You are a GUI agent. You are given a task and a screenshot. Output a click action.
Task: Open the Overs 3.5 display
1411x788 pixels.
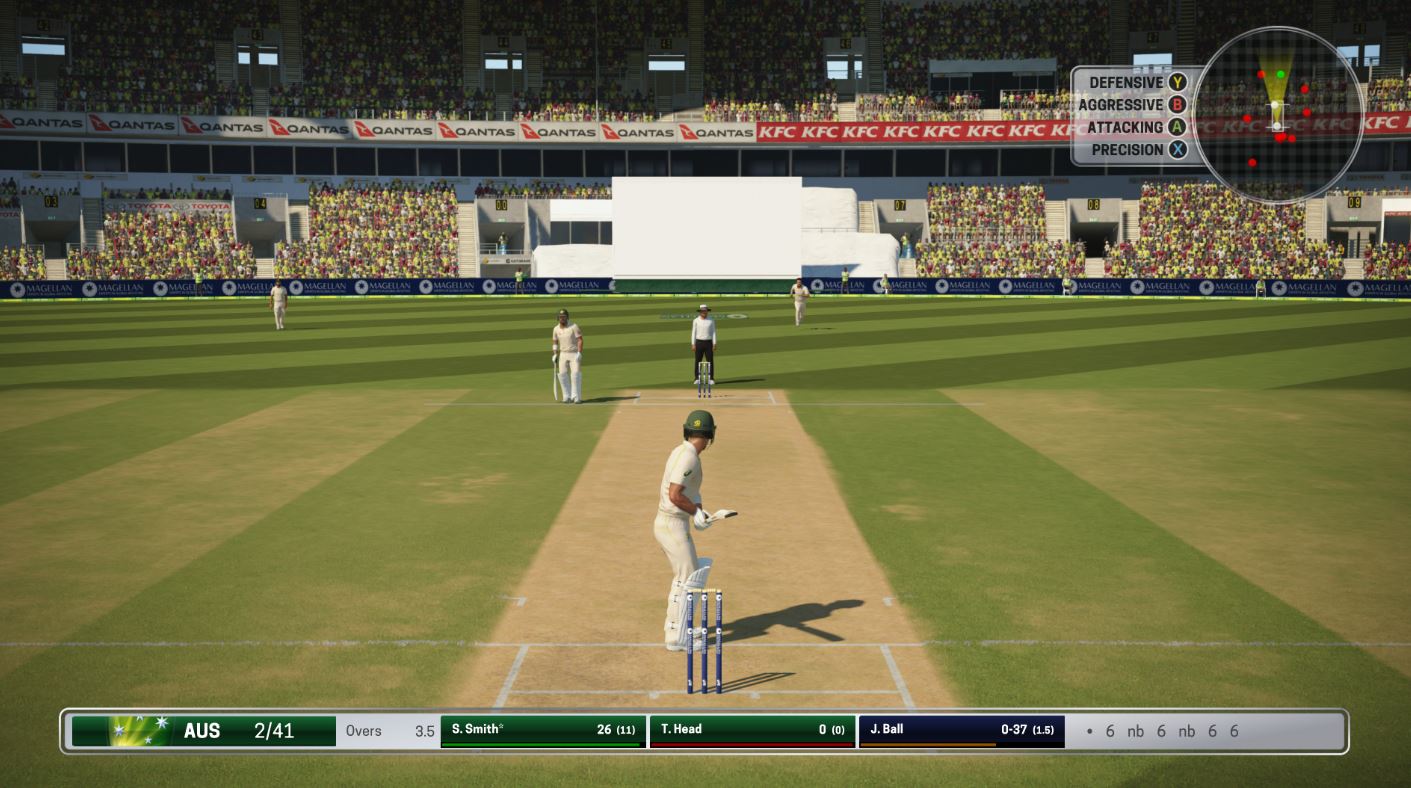[x=390, y=732]
